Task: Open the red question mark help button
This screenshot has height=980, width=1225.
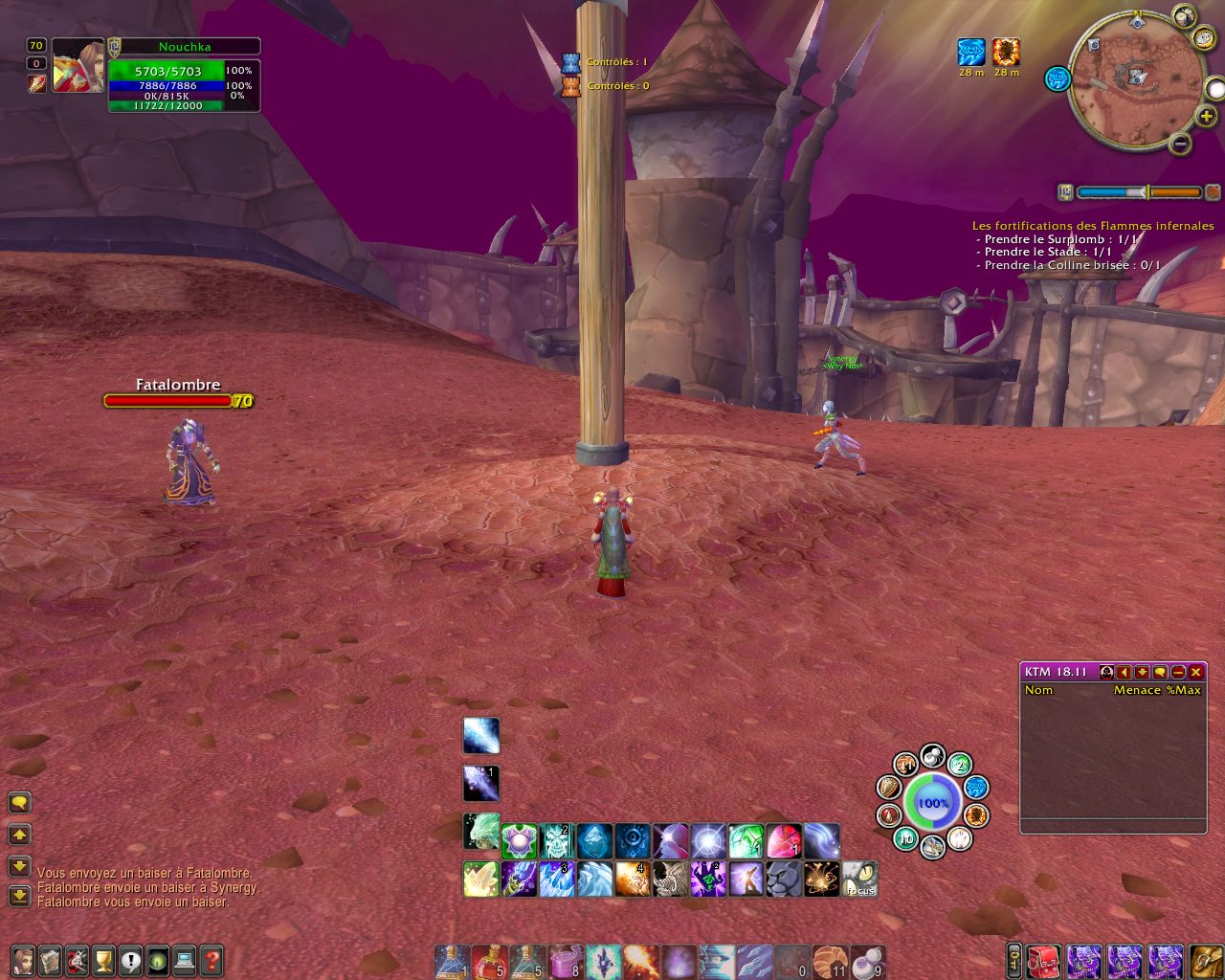Action: (x=212, y=959)
